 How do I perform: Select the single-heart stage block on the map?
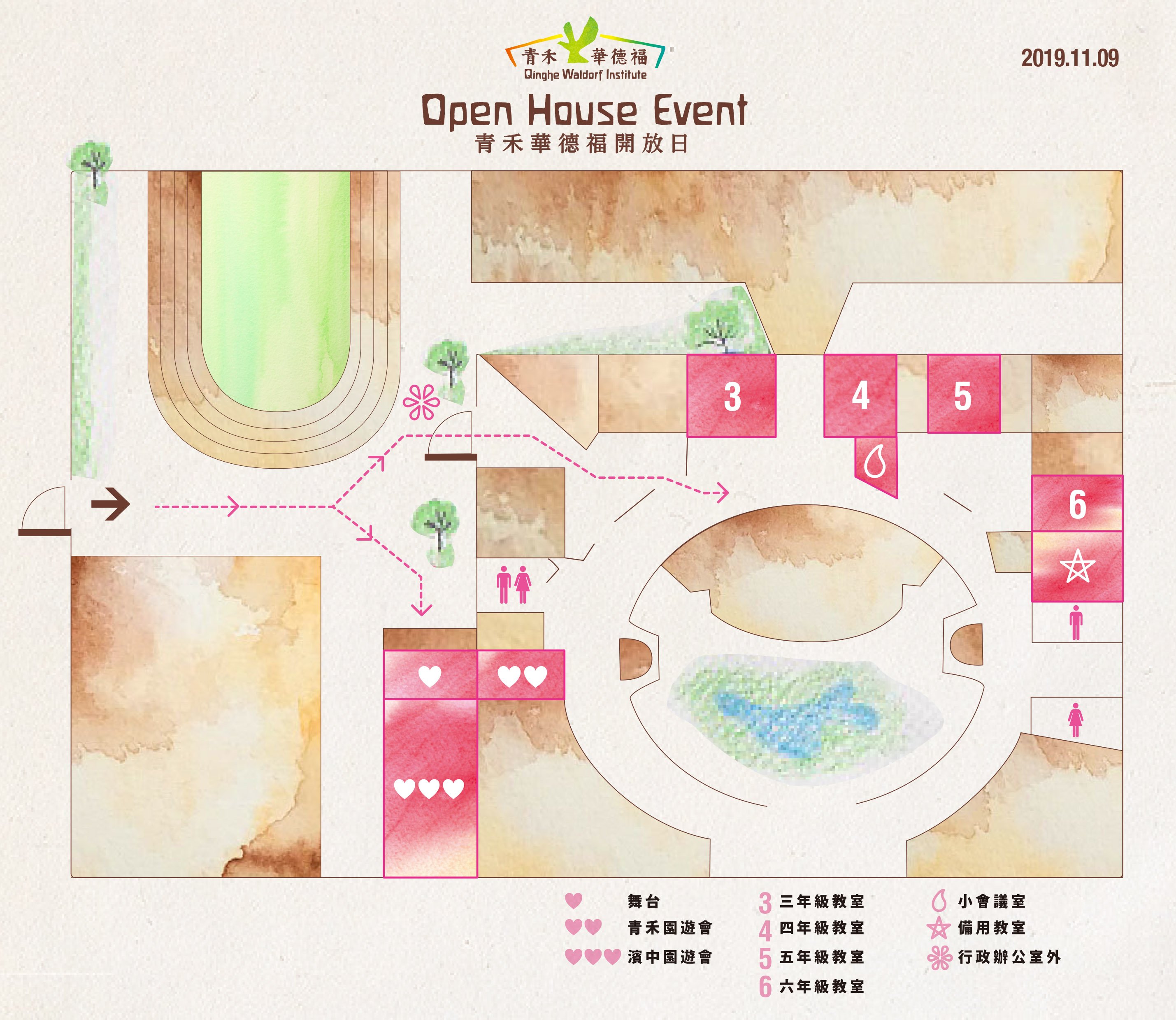430,676
